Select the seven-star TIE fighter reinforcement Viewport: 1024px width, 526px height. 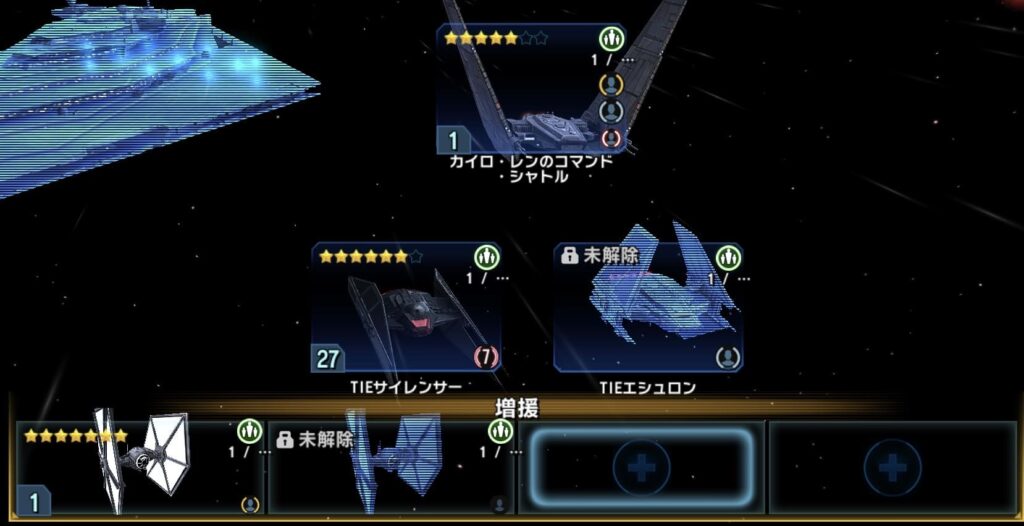point(139,467)
